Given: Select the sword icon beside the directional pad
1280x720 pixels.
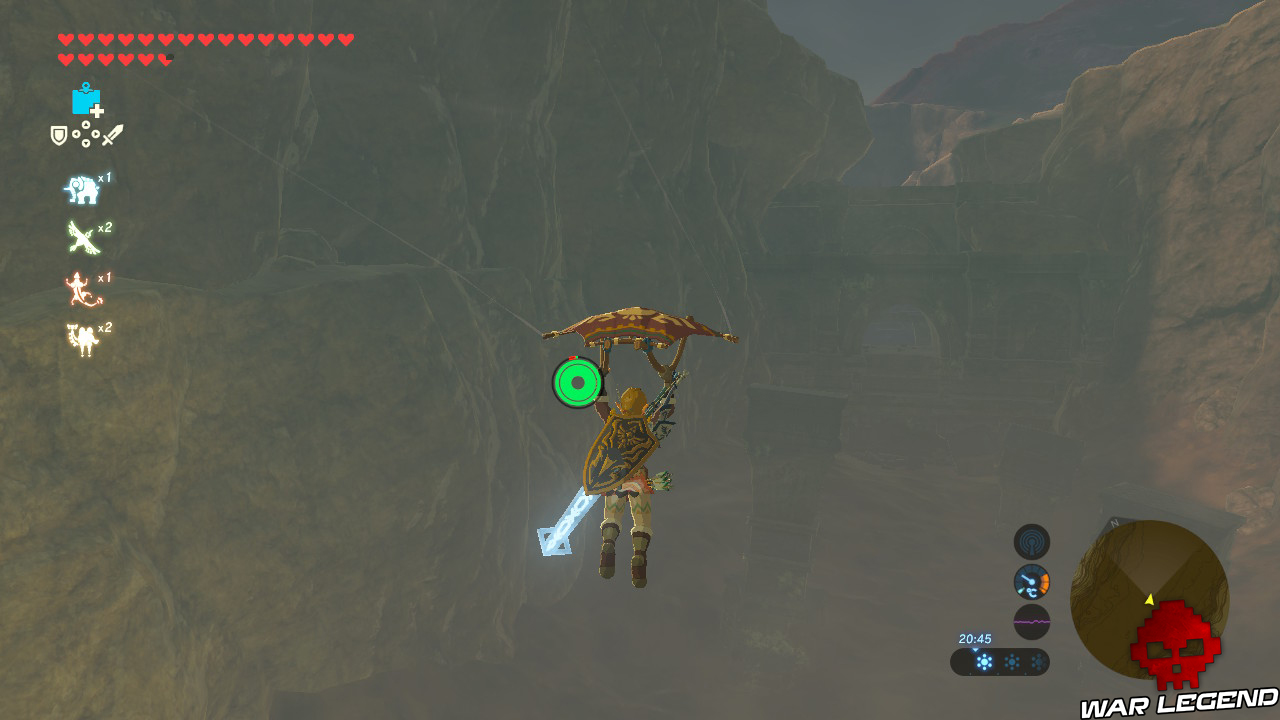Looking at the screenshot, I should click(112, 134).
